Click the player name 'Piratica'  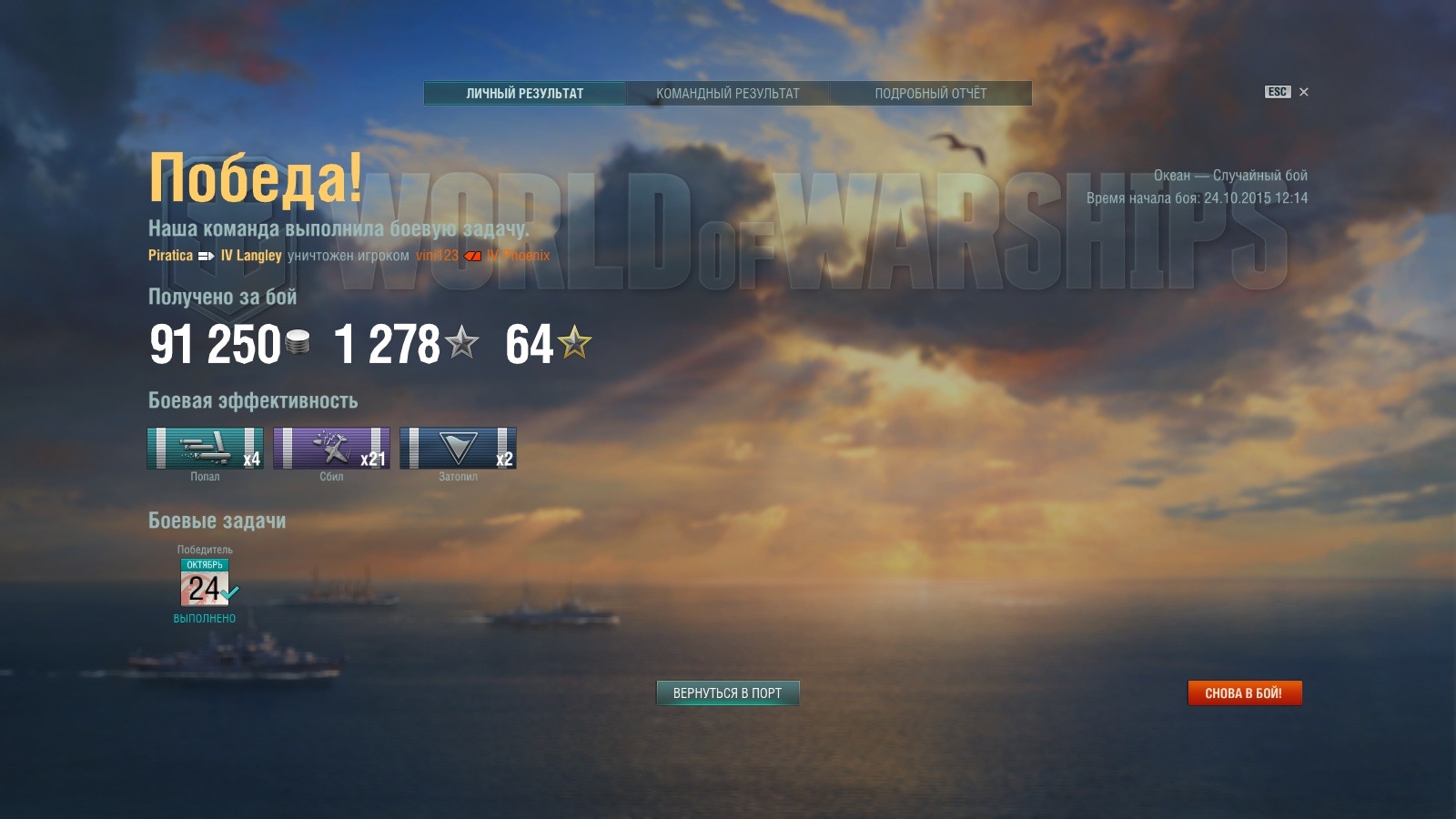coord(169,256)
